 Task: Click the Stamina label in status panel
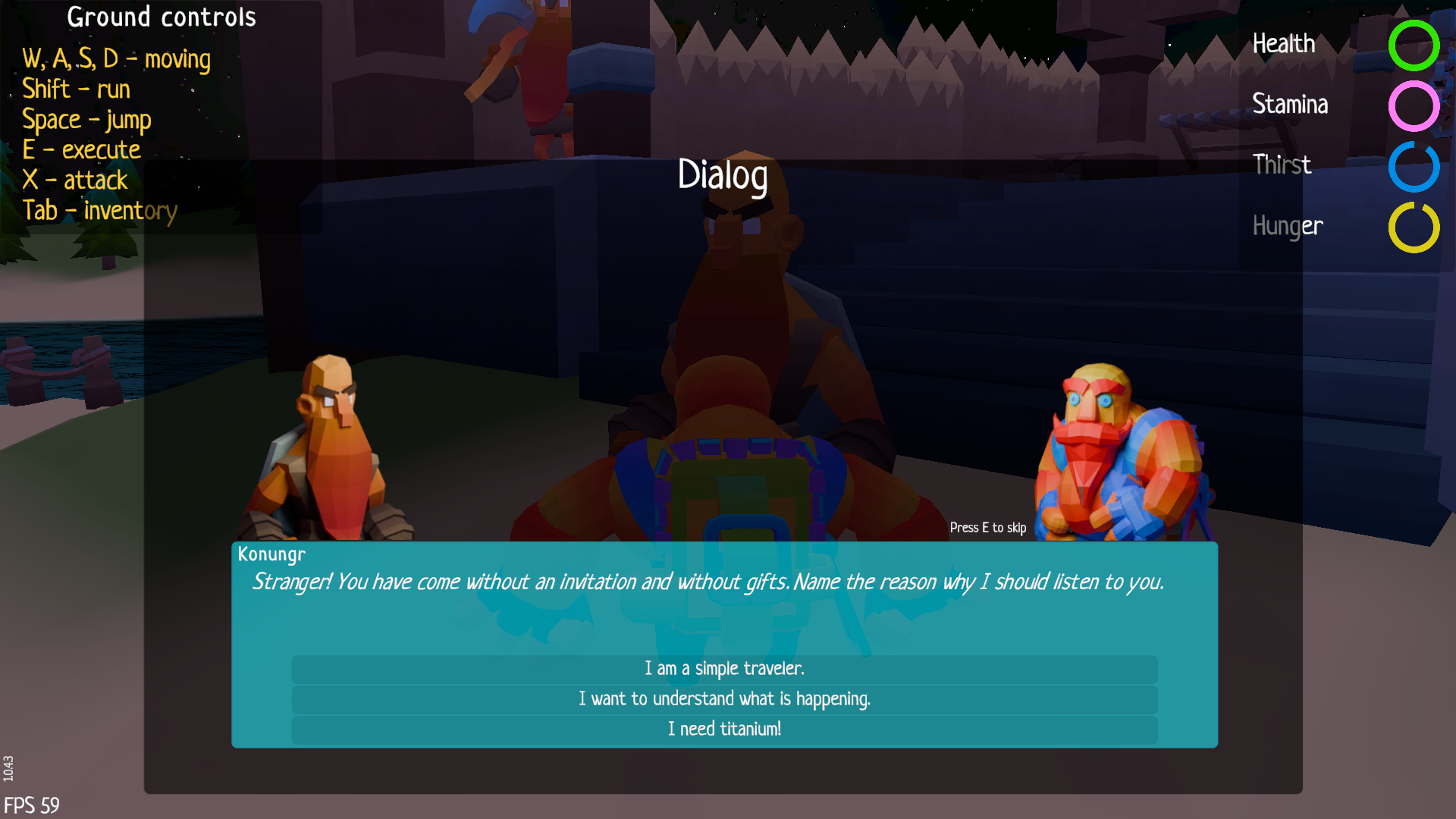pos(1289,105)
